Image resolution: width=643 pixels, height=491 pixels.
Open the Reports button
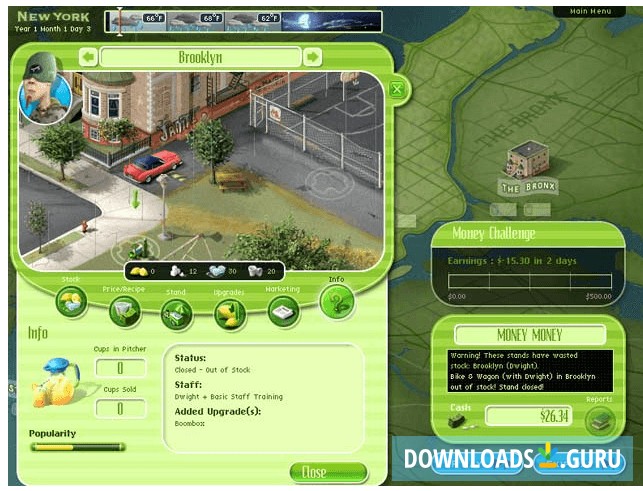tap(599, 421)
